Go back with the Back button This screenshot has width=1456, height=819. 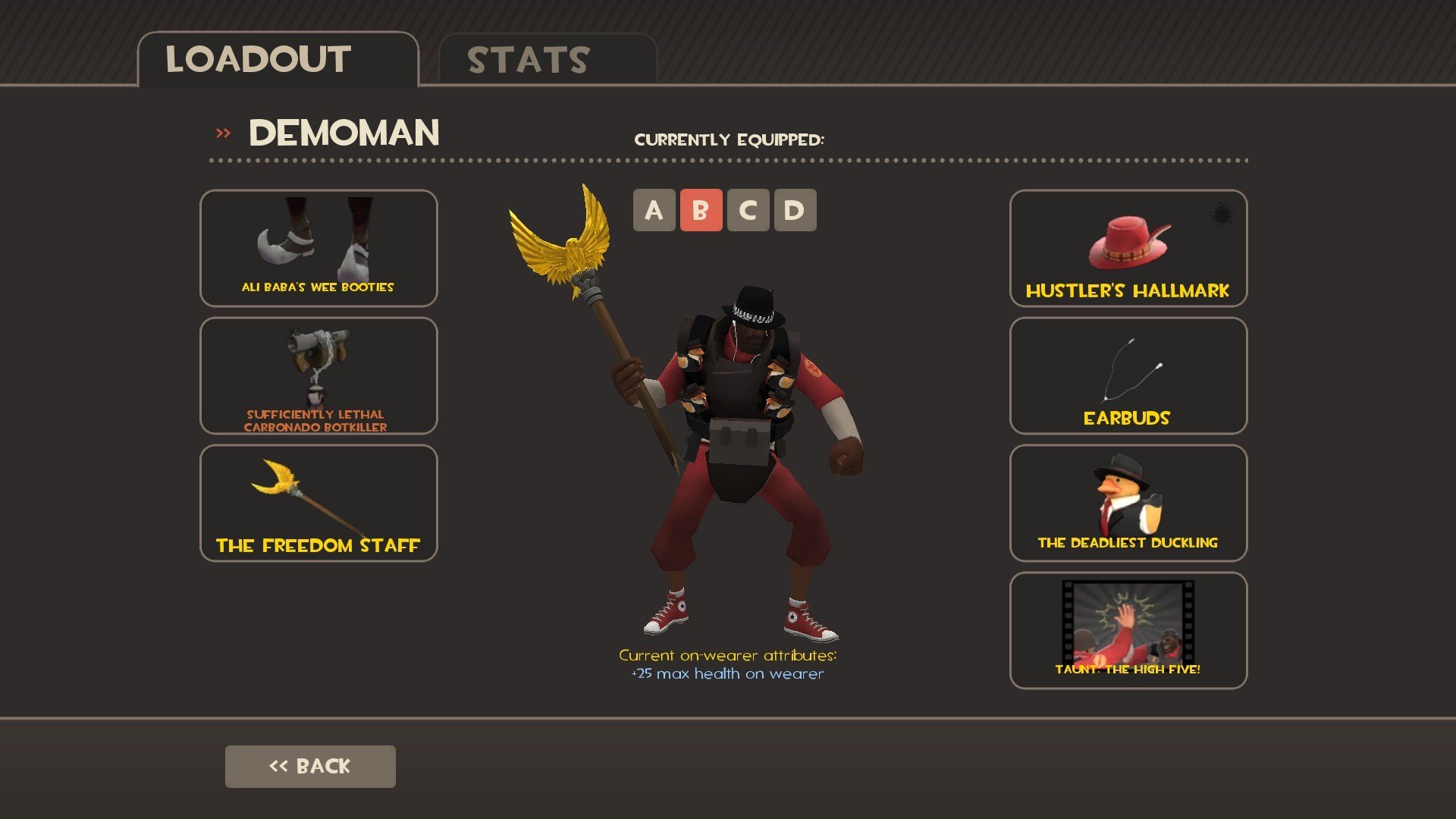point(310,766)
